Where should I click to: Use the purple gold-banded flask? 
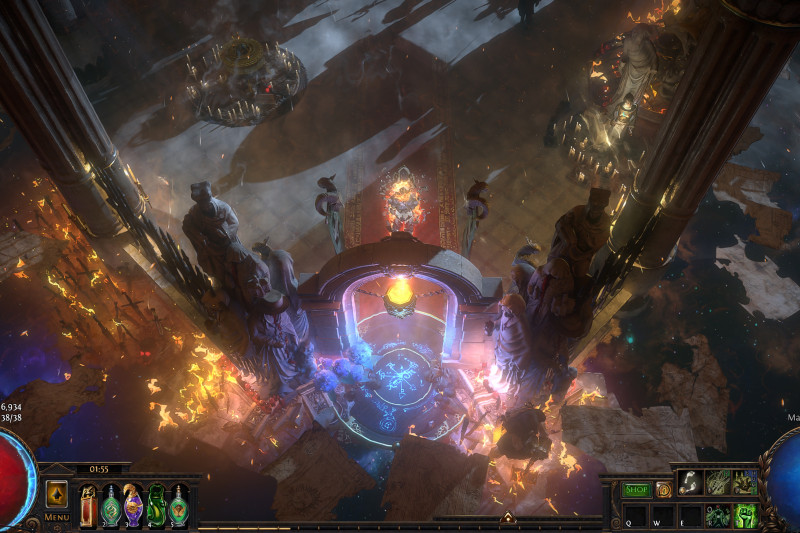coord(133,504)
